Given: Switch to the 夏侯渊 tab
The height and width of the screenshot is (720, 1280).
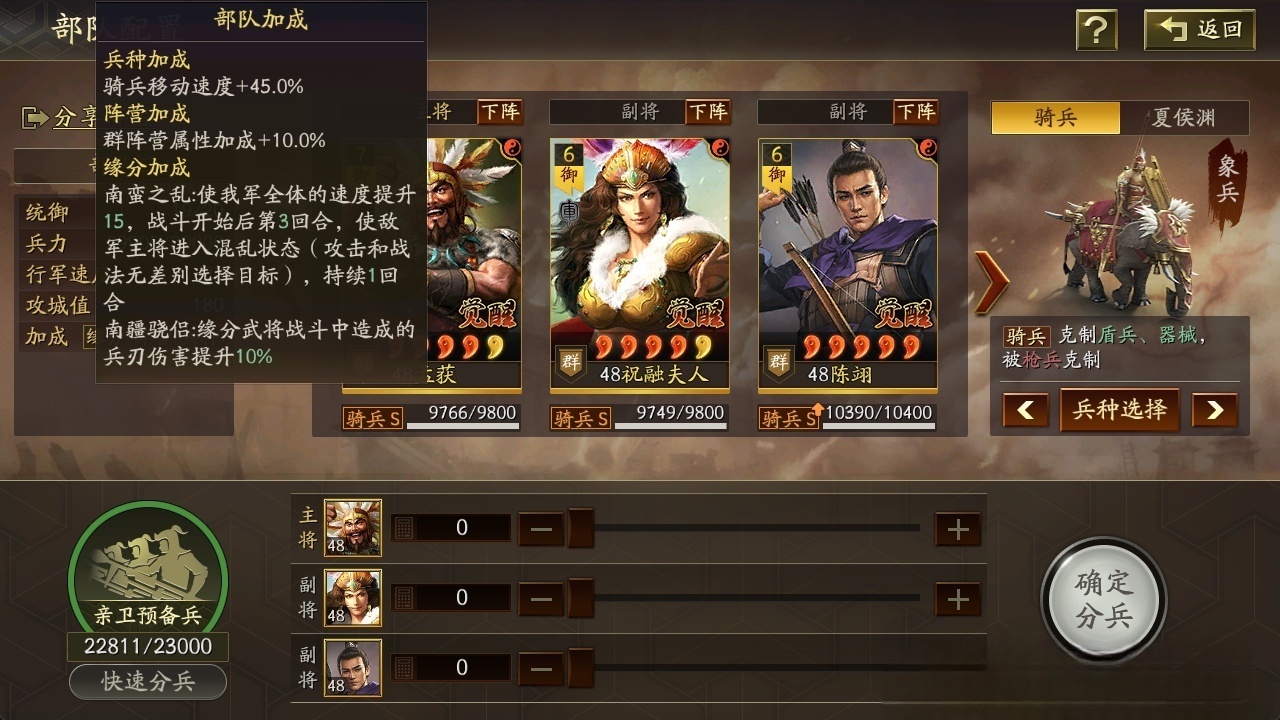Looking at the screenshot, I should [x=1184, y=118].
